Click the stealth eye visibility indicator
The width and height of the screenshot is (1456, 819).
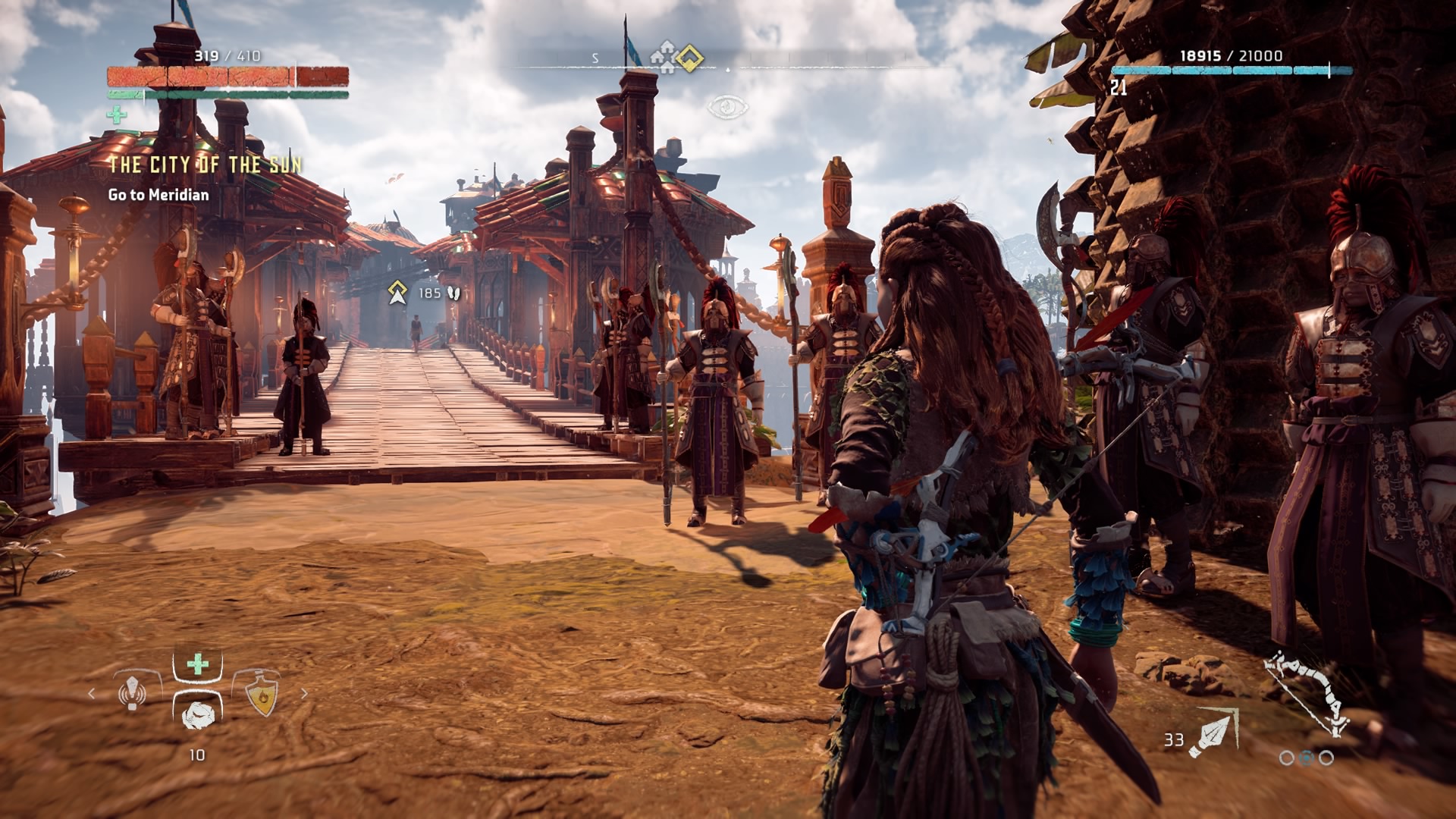point(727,106)
